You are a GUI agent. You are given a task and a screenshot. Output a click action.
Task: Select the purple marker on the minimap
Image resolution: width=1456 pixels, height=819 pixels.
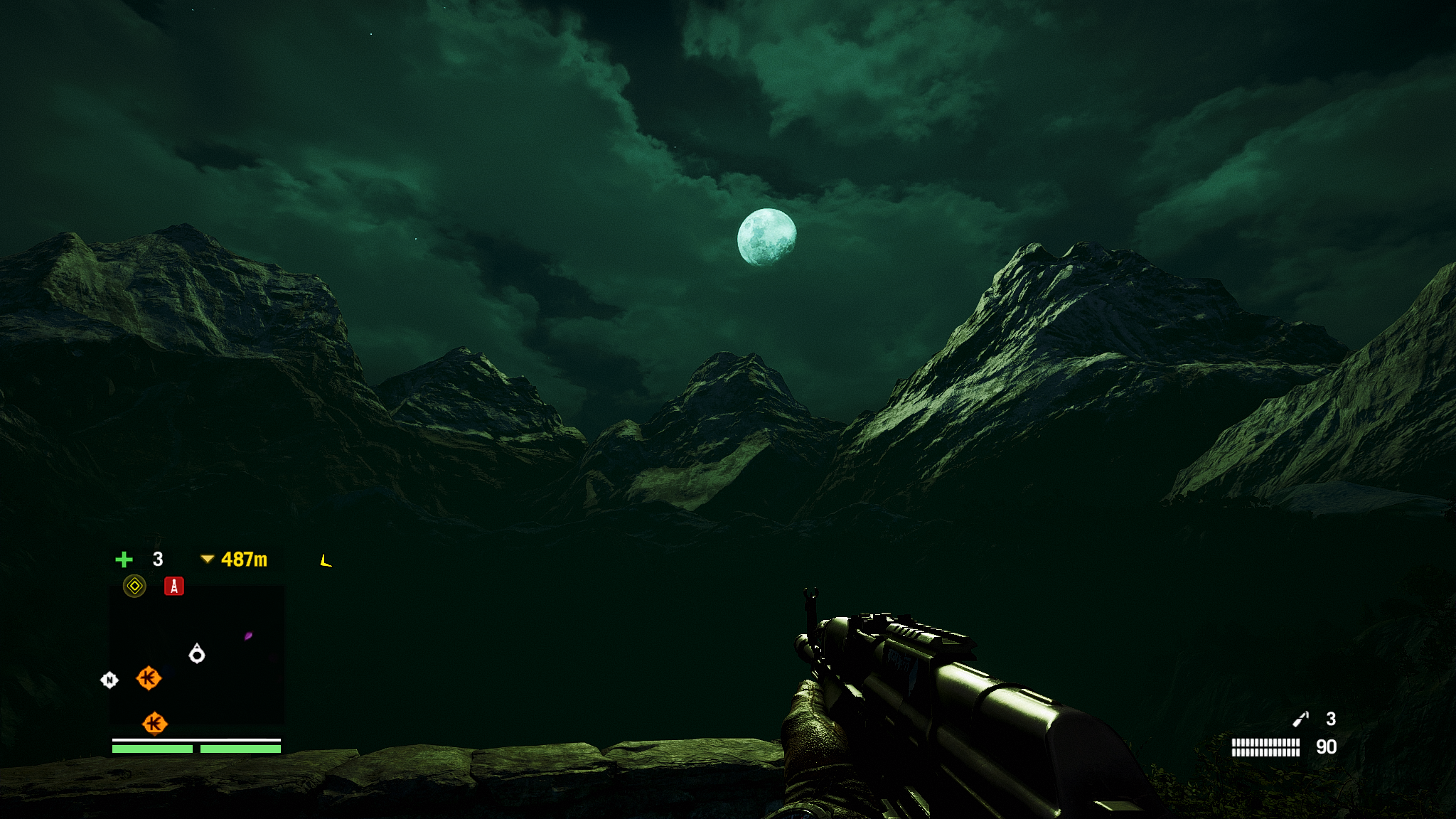coord(248,636)
